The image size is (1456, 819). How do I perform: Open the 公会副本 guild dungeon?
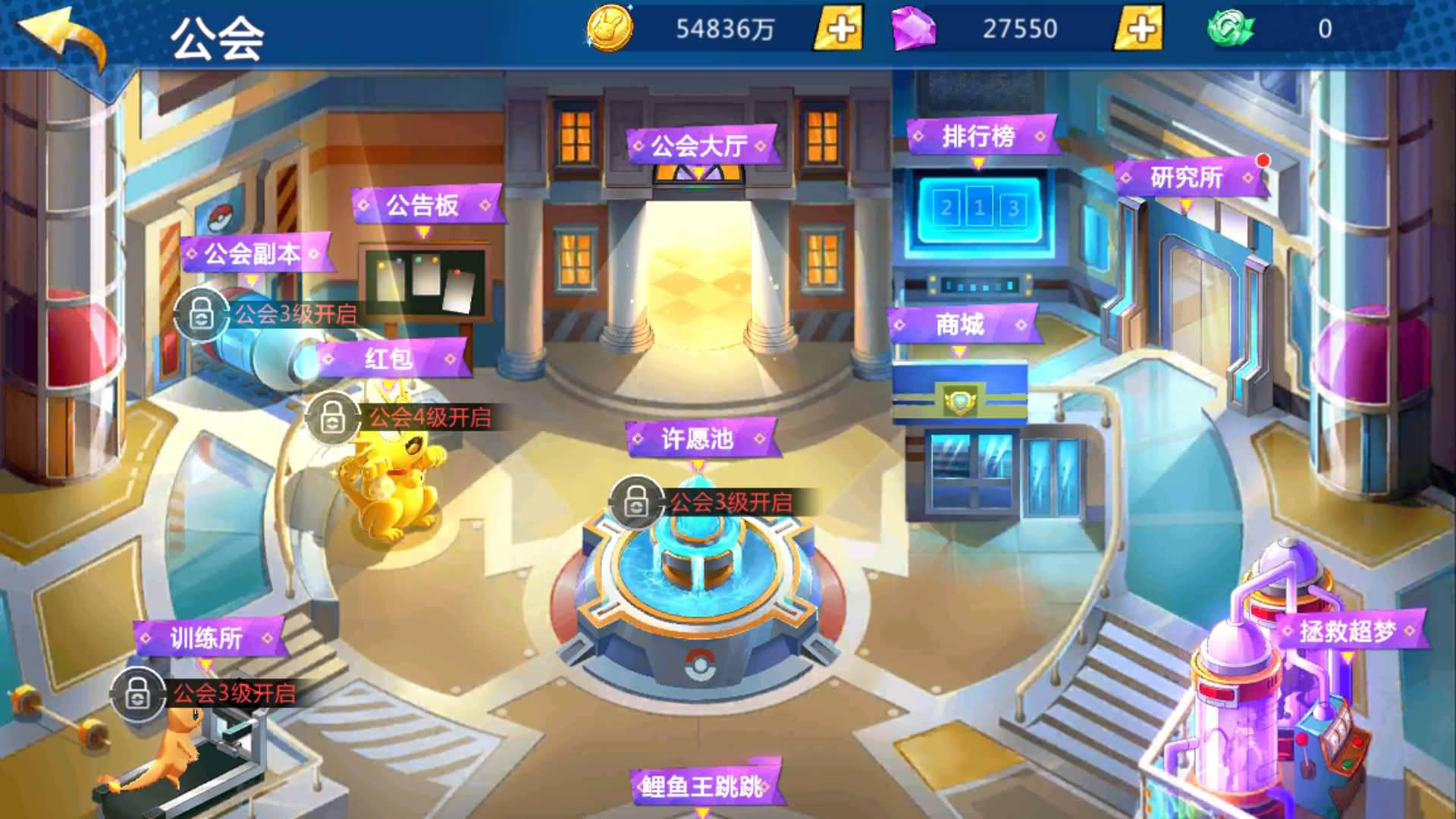[x=253, y=254]
